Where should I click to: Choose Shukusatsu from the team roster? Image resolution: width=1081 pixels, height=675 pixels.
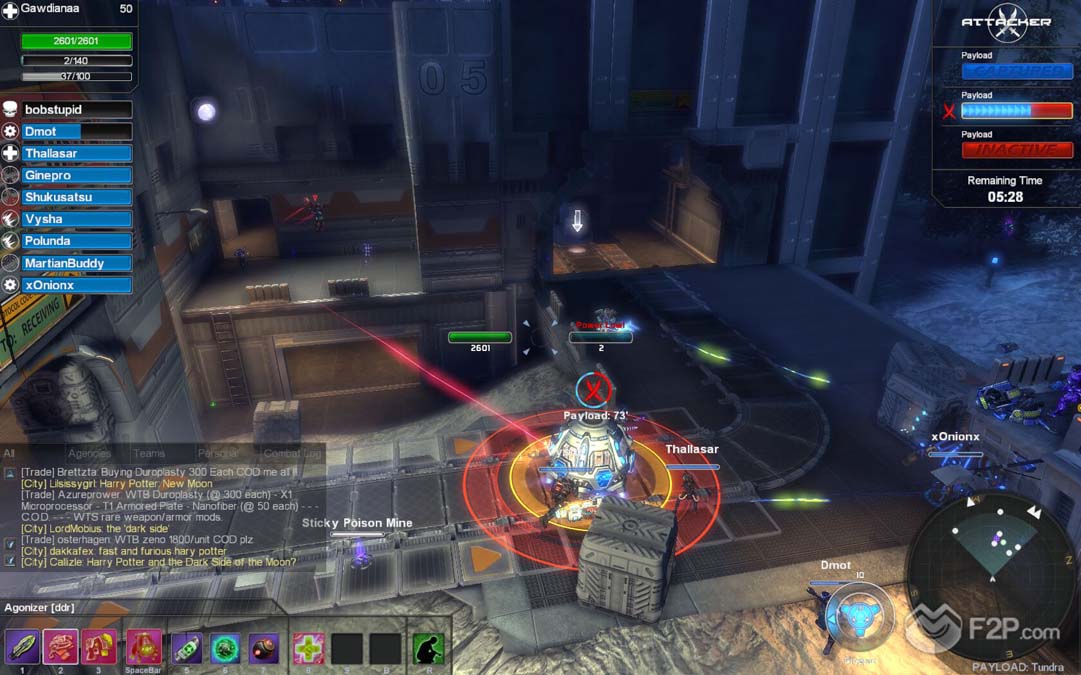point(76,197)
